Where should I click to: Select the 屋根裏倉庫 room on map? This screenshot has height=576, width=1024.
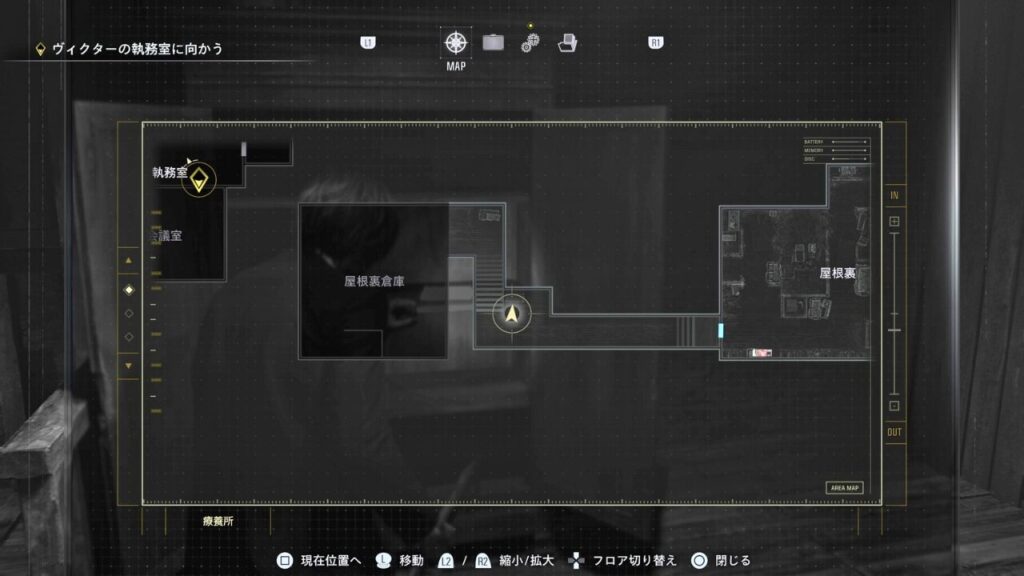[374, 282]
